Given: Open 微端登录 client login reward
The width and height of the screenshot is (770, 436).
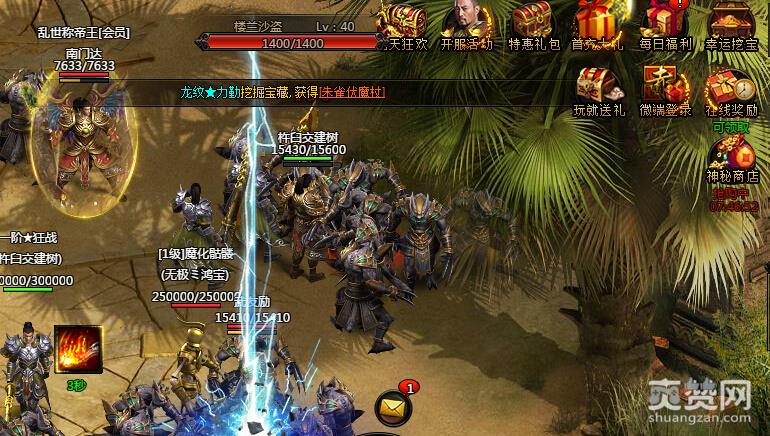Looking at the screenshot, I should click(664, 88).
